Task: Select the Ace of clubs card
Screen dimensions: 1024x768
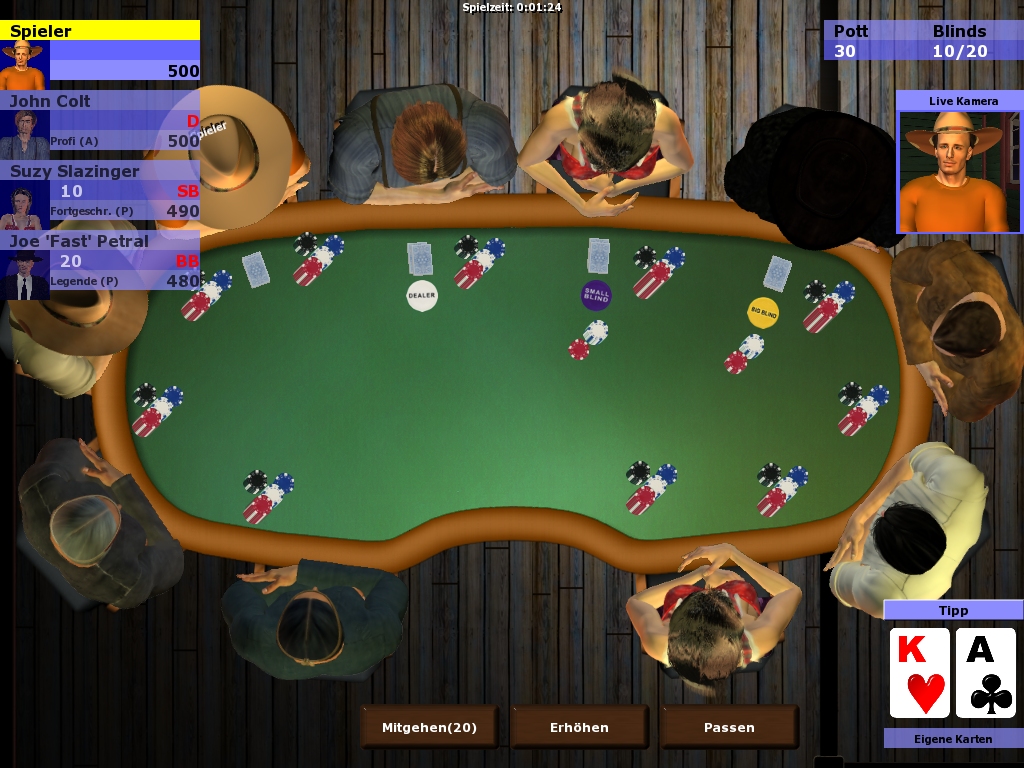Action: click(986, 673)
